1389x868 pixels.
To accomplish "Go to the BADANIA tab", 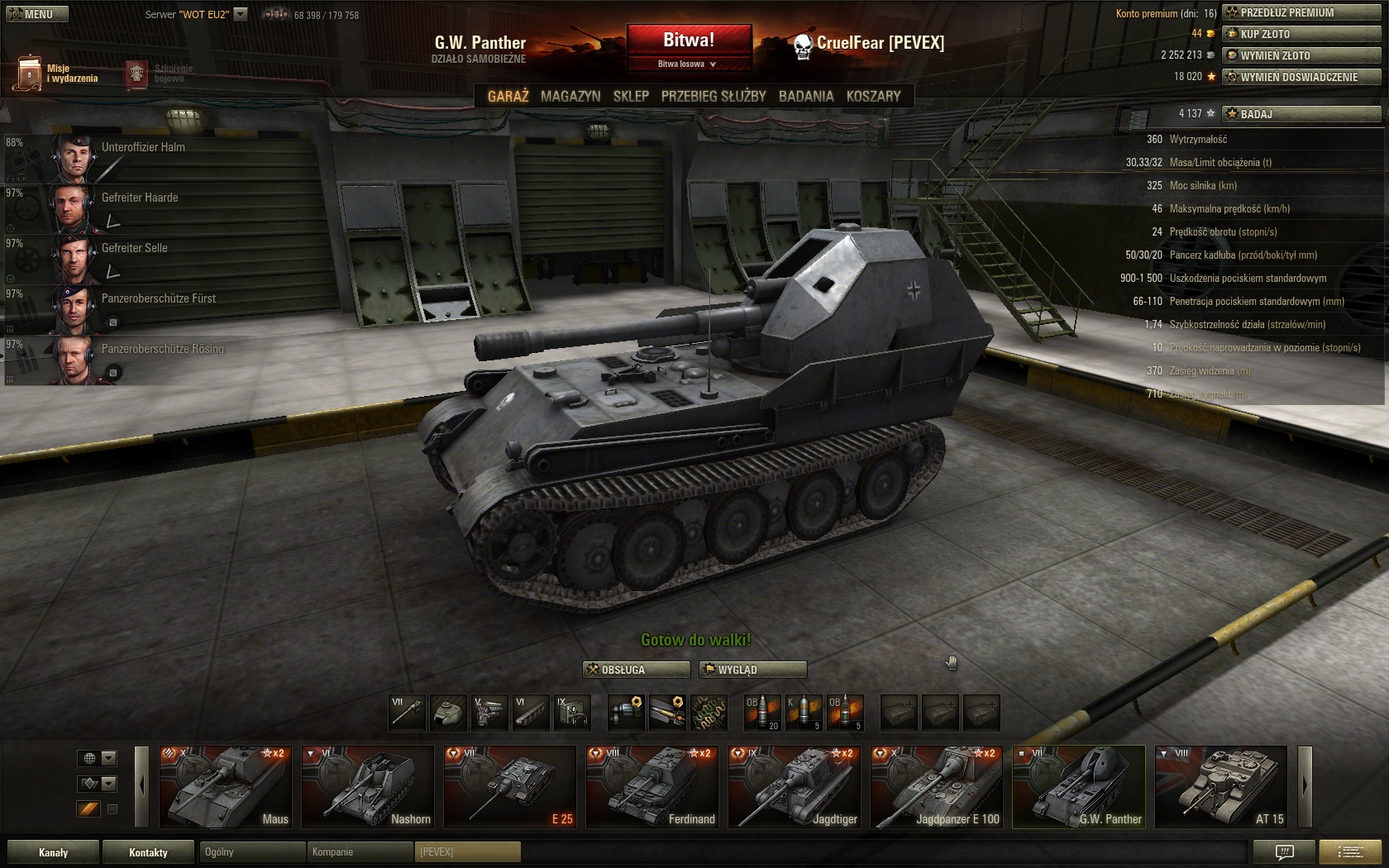I will pyautogui.click(x=805, y=96).
